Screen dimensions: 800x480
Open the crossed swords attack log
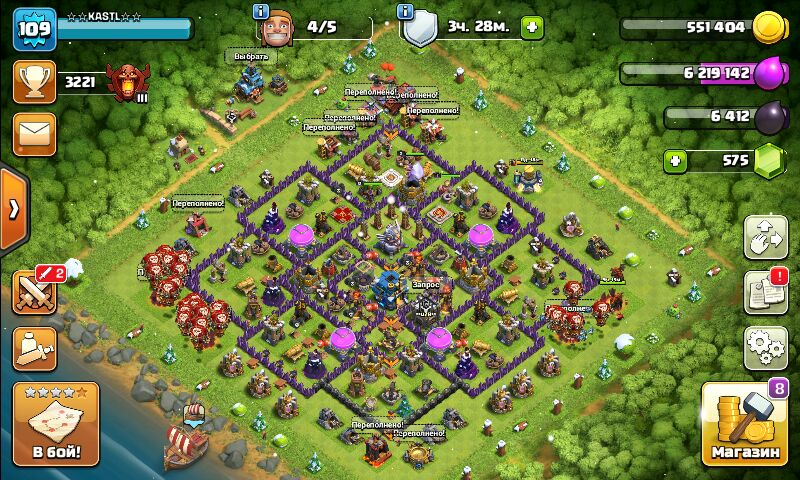[x=34, y=292]
